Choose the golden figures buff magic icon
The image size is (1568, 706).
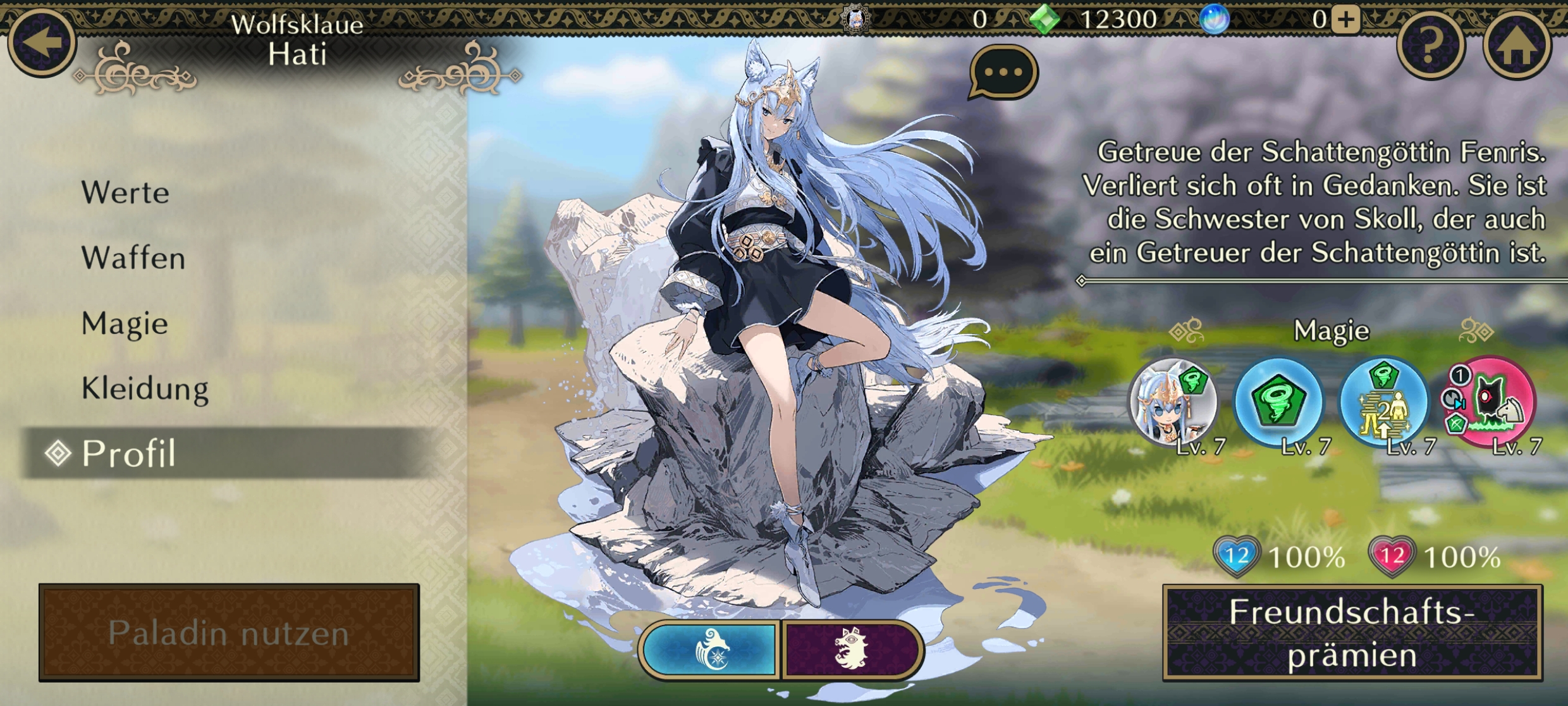click(1385, 402)
